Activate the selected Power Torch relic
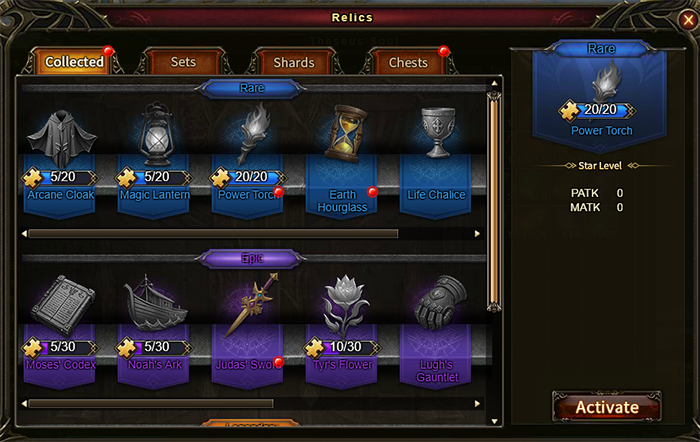Image resolution: width=700 pixels, height=442 pixels. 606,407
